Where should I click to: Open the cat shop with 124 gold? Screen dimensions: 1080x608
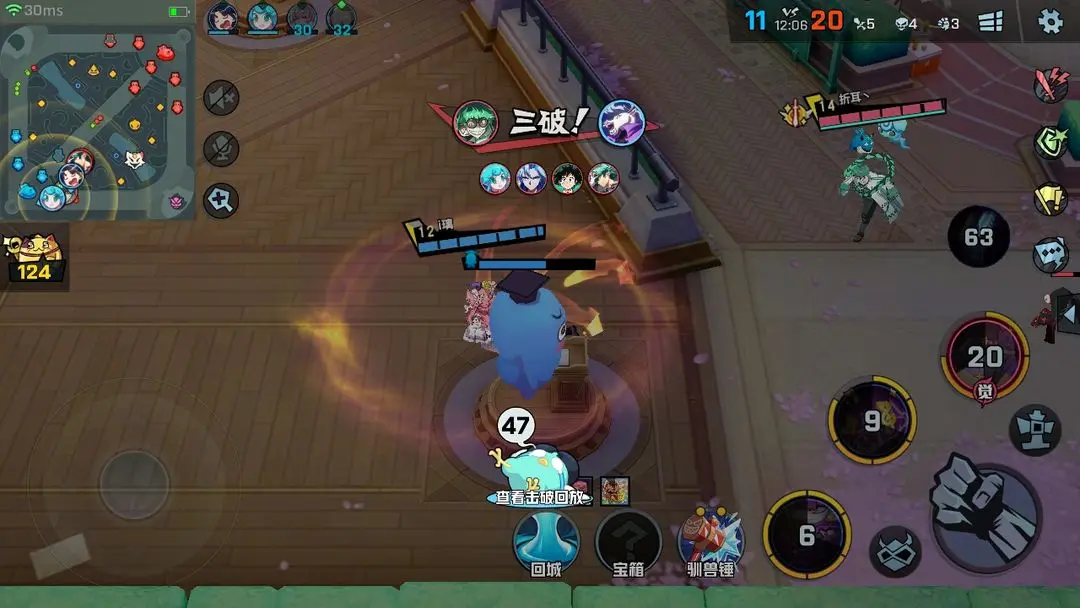pos(33,257)
